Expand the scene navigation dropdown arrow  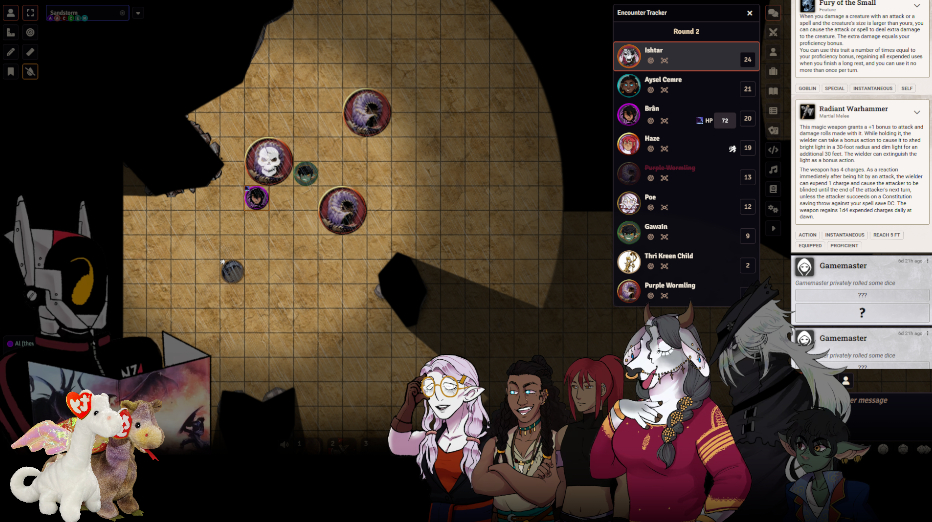pyautogui.click(x=138, y=13)
